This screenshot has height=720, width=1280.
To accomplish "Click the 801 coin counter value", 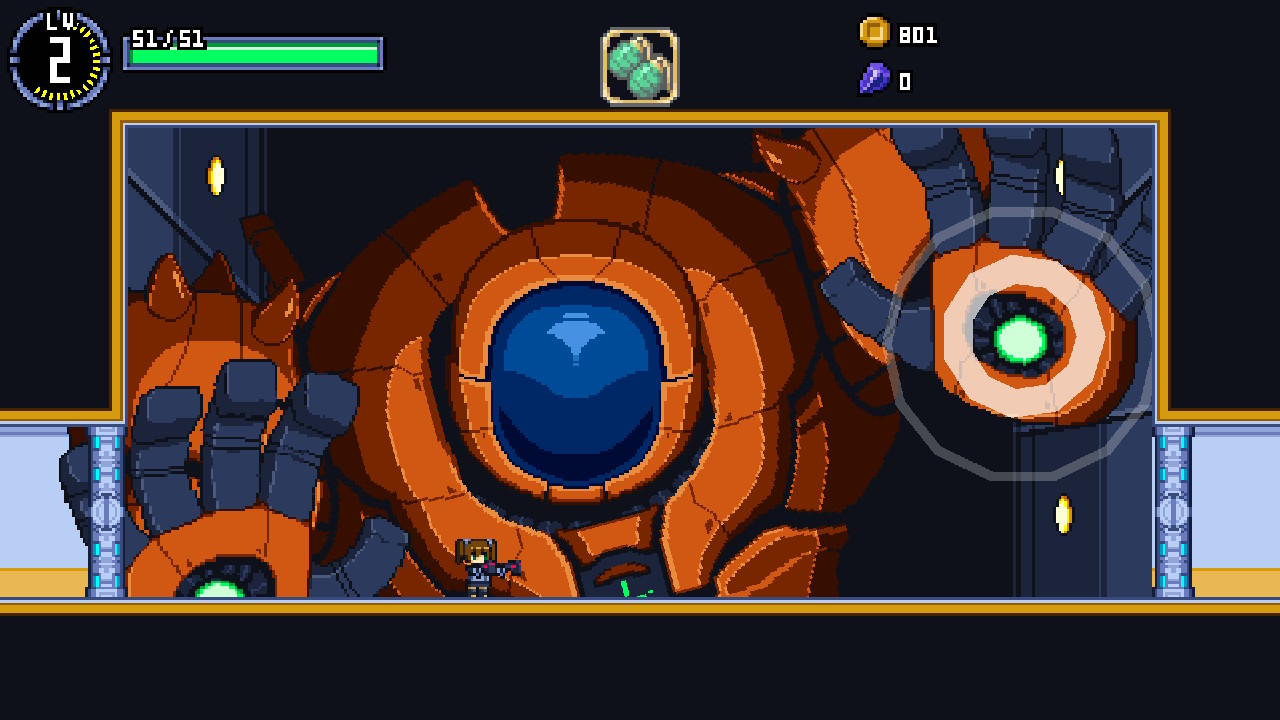I will [917, 35].
